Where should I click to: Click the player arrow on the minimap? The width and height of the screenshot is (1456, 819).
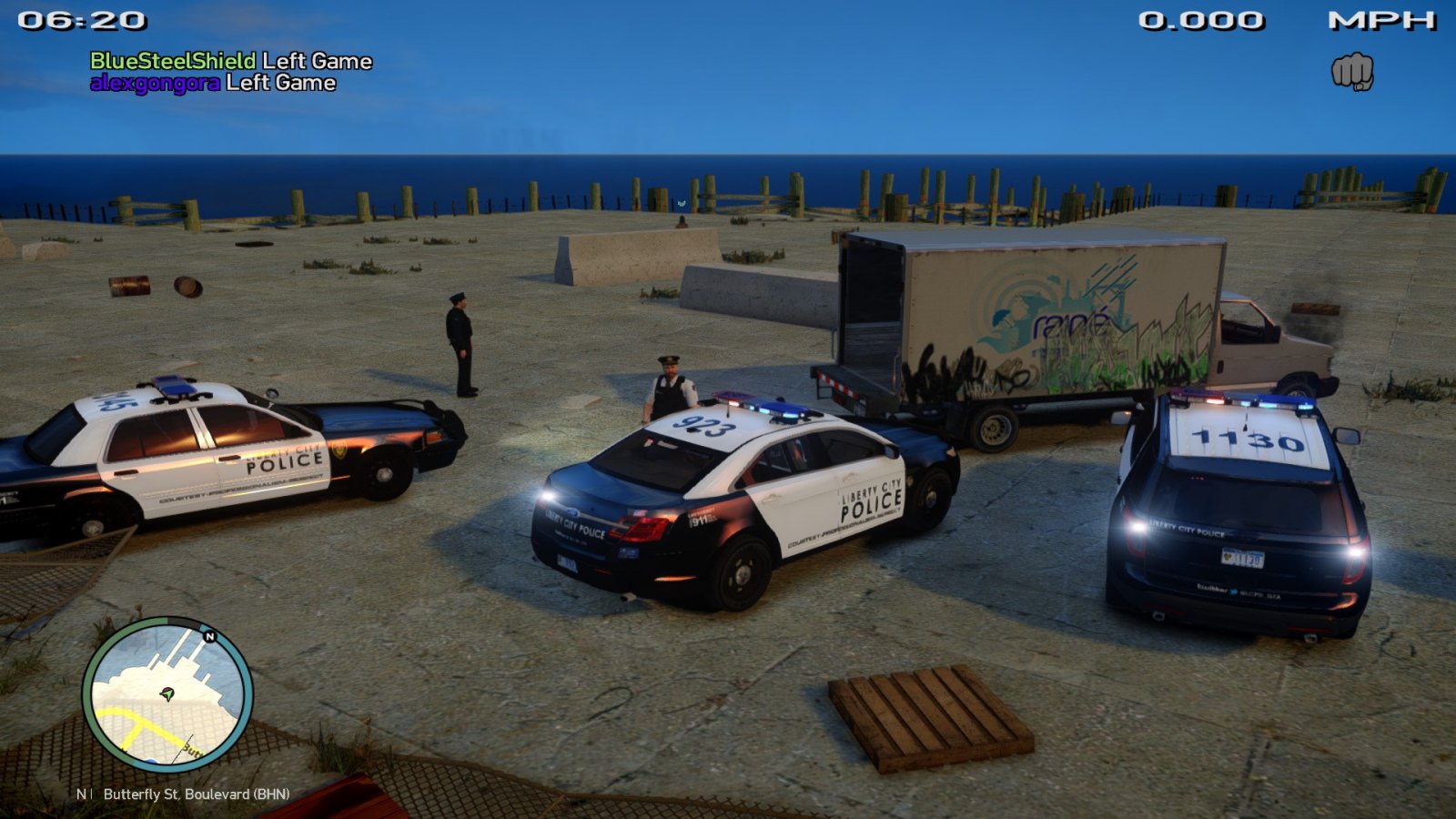[167, 693]
